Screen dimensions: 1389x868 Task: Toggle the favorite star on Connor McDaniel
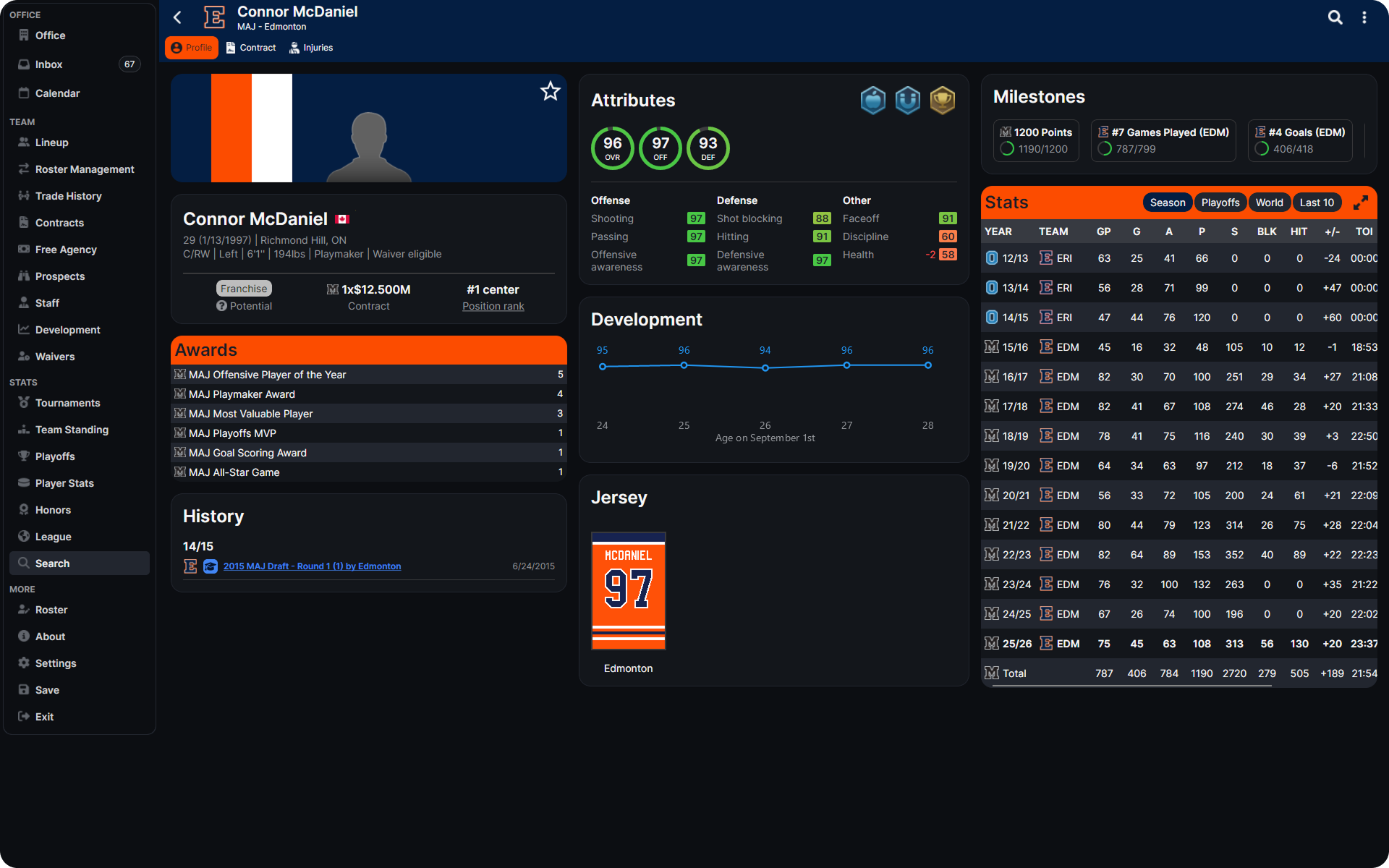(x=551, y=91)
